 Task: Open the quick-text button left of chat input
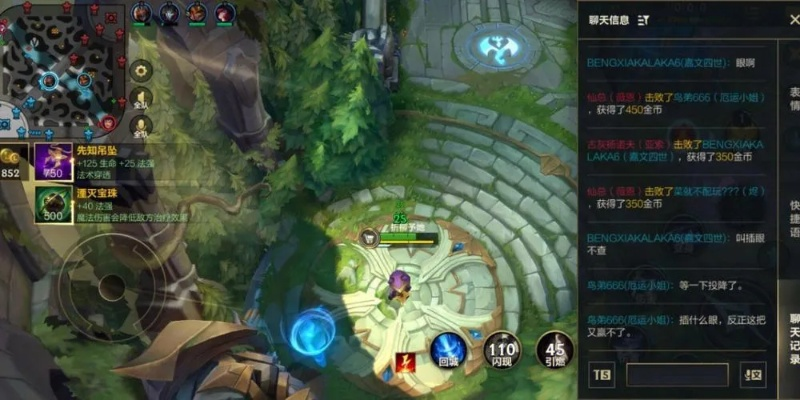tap(602, 375)
